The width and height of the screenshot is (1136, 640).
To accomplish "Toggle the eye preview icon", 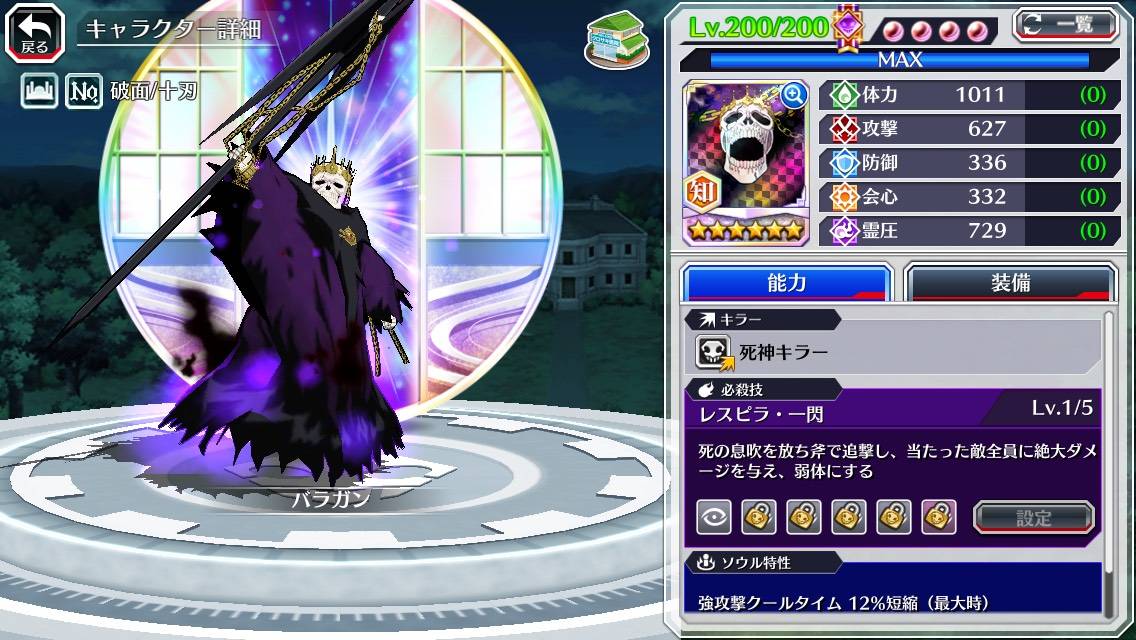I will (x=713, y=517).
